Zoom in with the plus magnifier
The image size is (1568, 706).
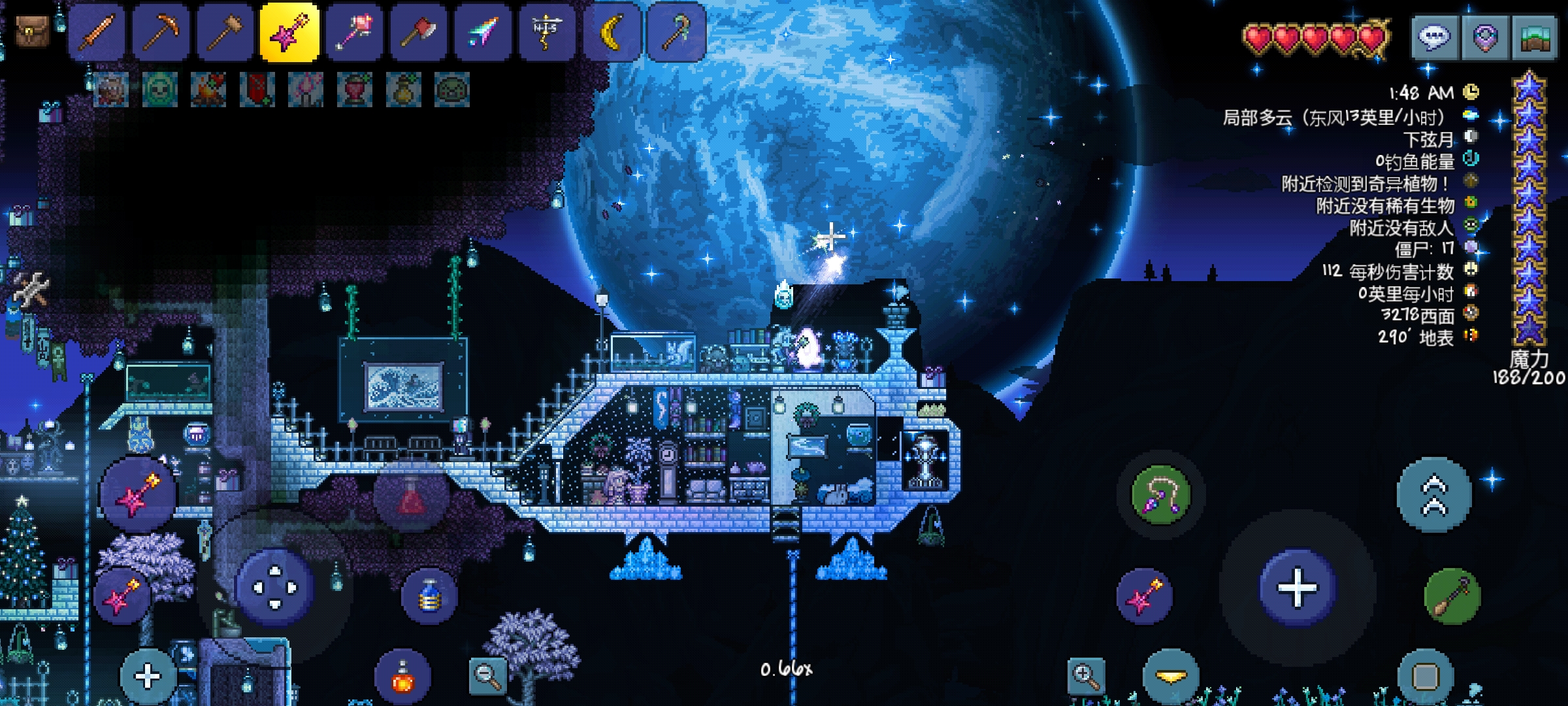tap(1086, 676)
